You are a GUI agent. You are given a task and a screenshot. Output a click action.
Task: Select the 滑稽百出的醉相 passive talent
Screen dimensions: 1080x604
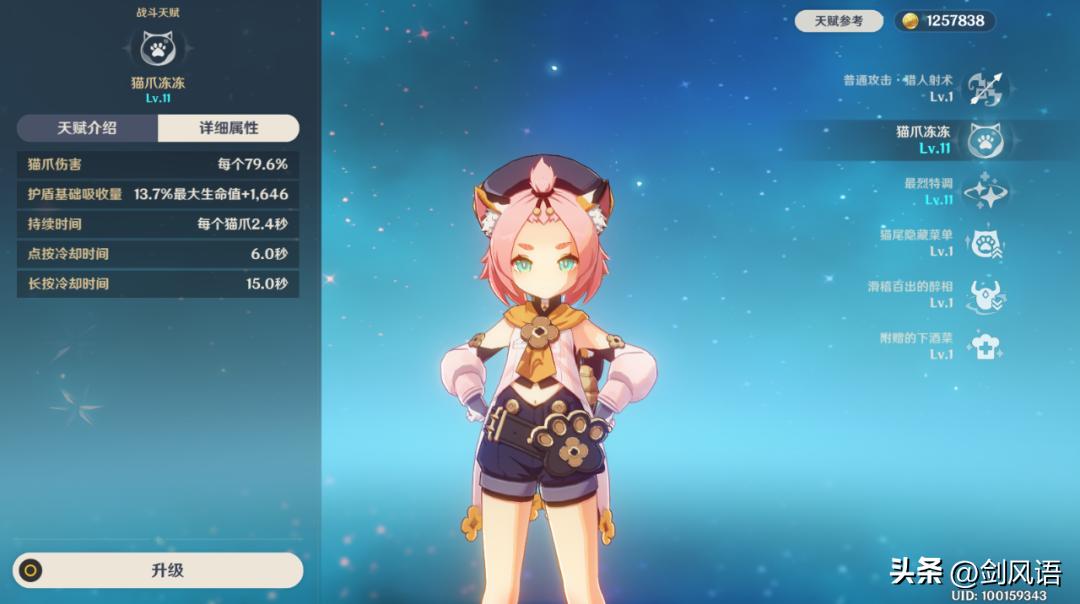pos(984,295)
